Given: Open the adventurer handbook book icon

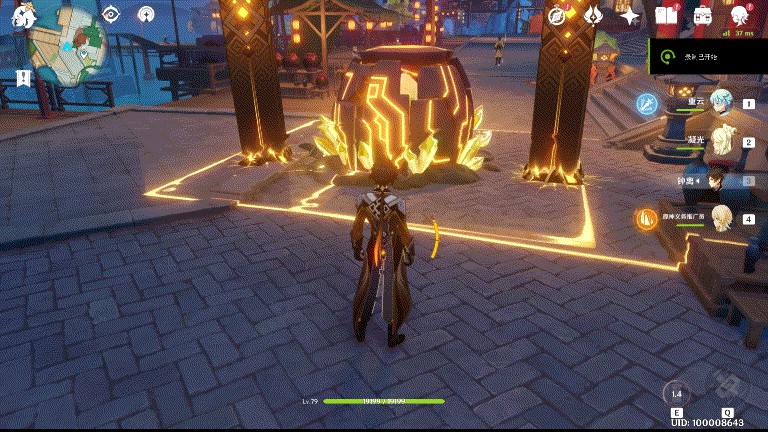Looking at the screenshot, I should (x=666, y=16).
